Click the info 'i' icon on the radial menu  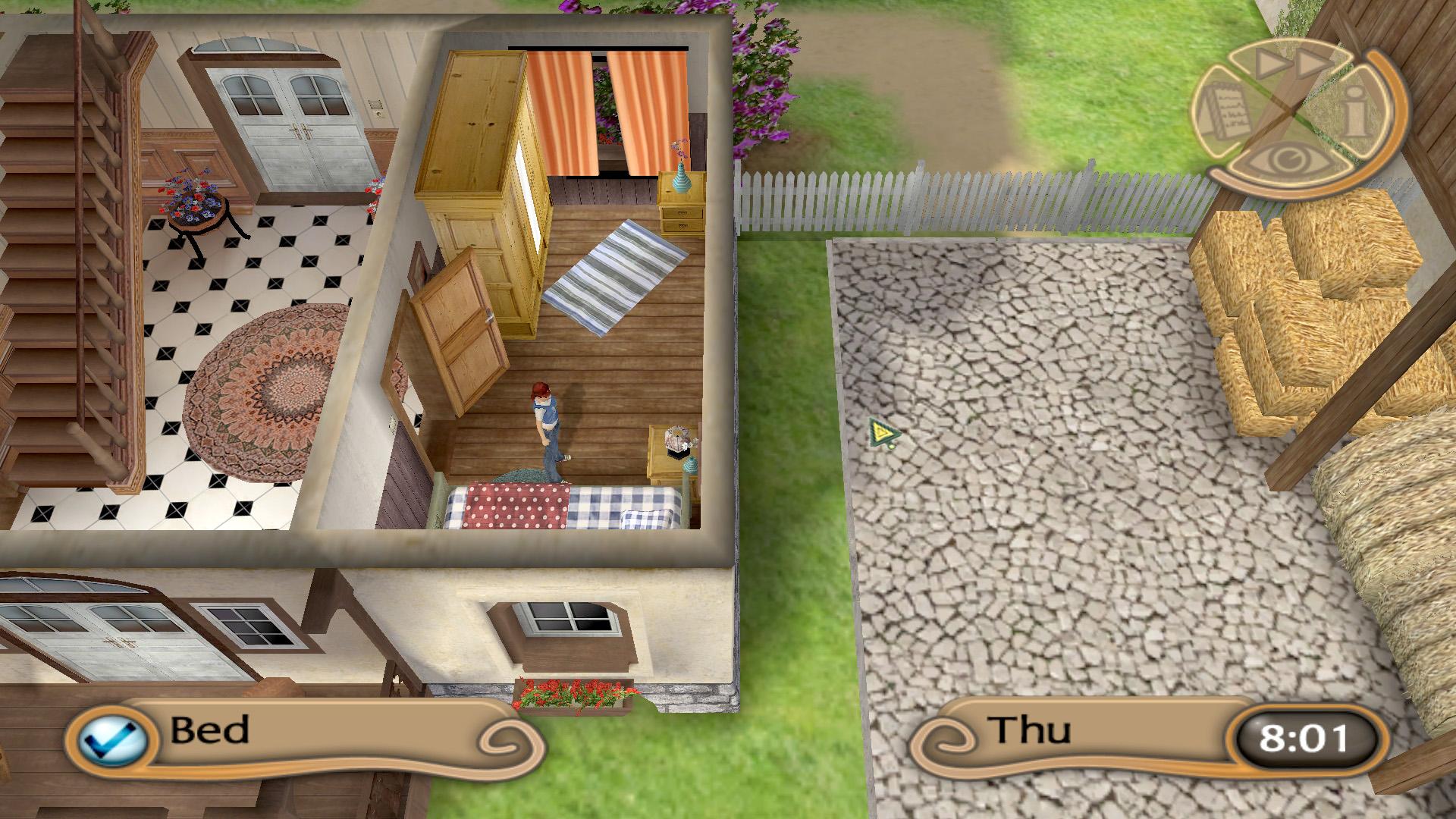coord(1354,109)
